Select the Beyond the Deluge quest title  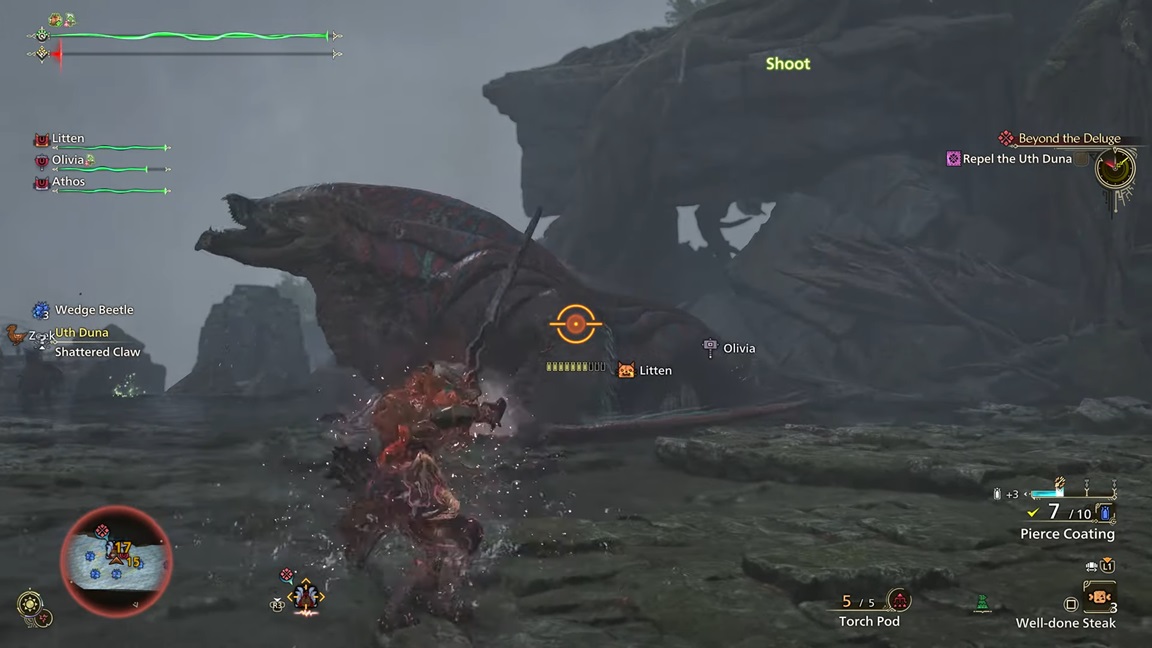click(x=1068, y=139)
